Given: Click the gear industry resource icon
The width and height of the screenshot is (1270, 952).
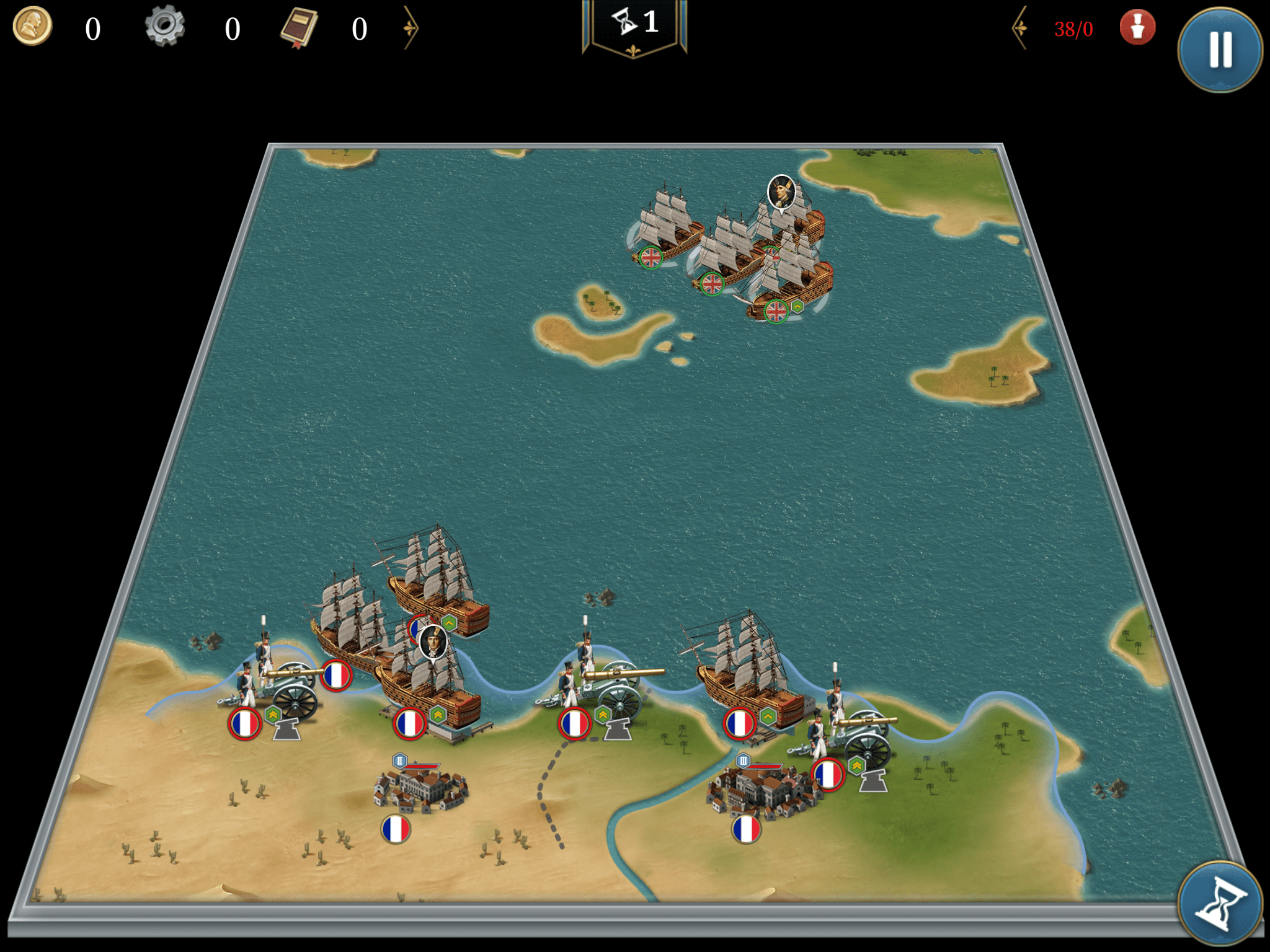Looking at the screenshot, I should (165, 27).
